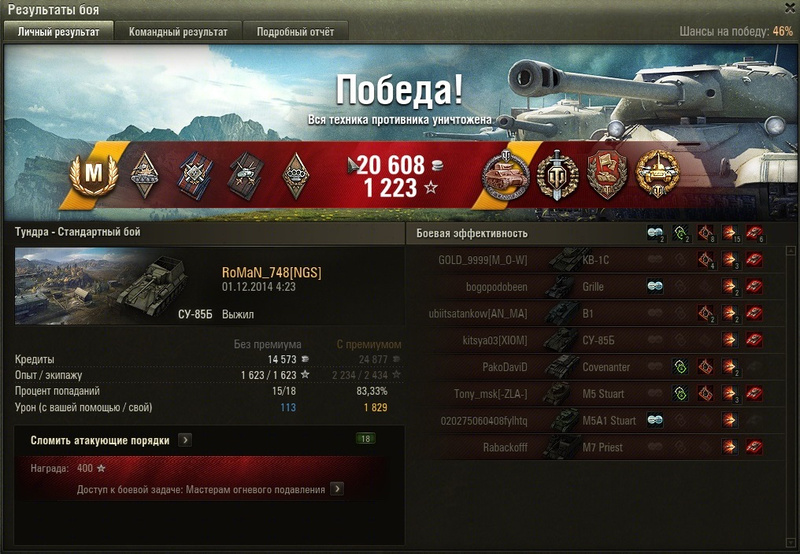Click the golden tank medal after the score
The width and height of the screenshot is (800, 554).
click(657, 176)
